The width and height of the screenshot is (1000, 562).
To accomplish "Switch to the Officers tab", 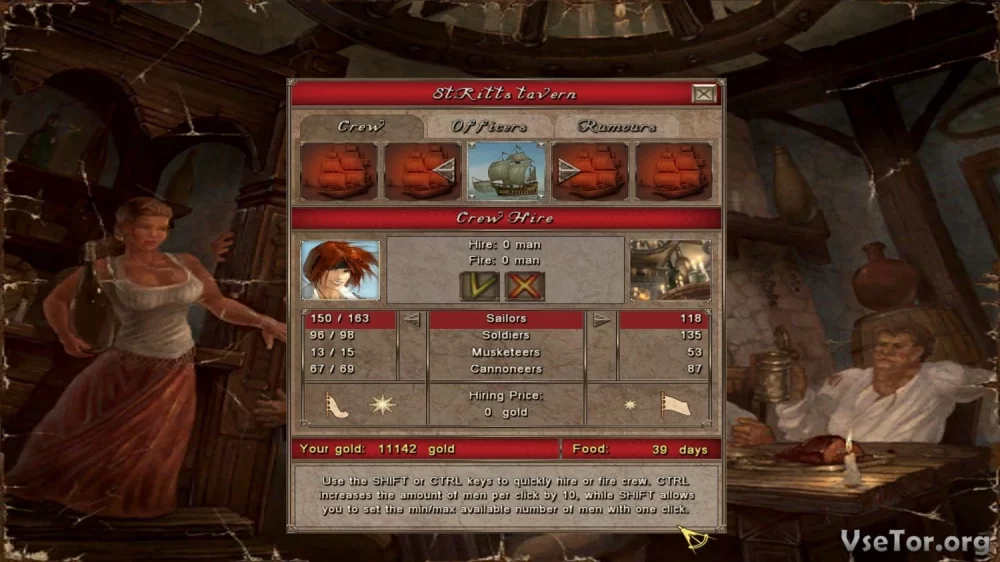I will pyautogui.click(x=489, y=127).
